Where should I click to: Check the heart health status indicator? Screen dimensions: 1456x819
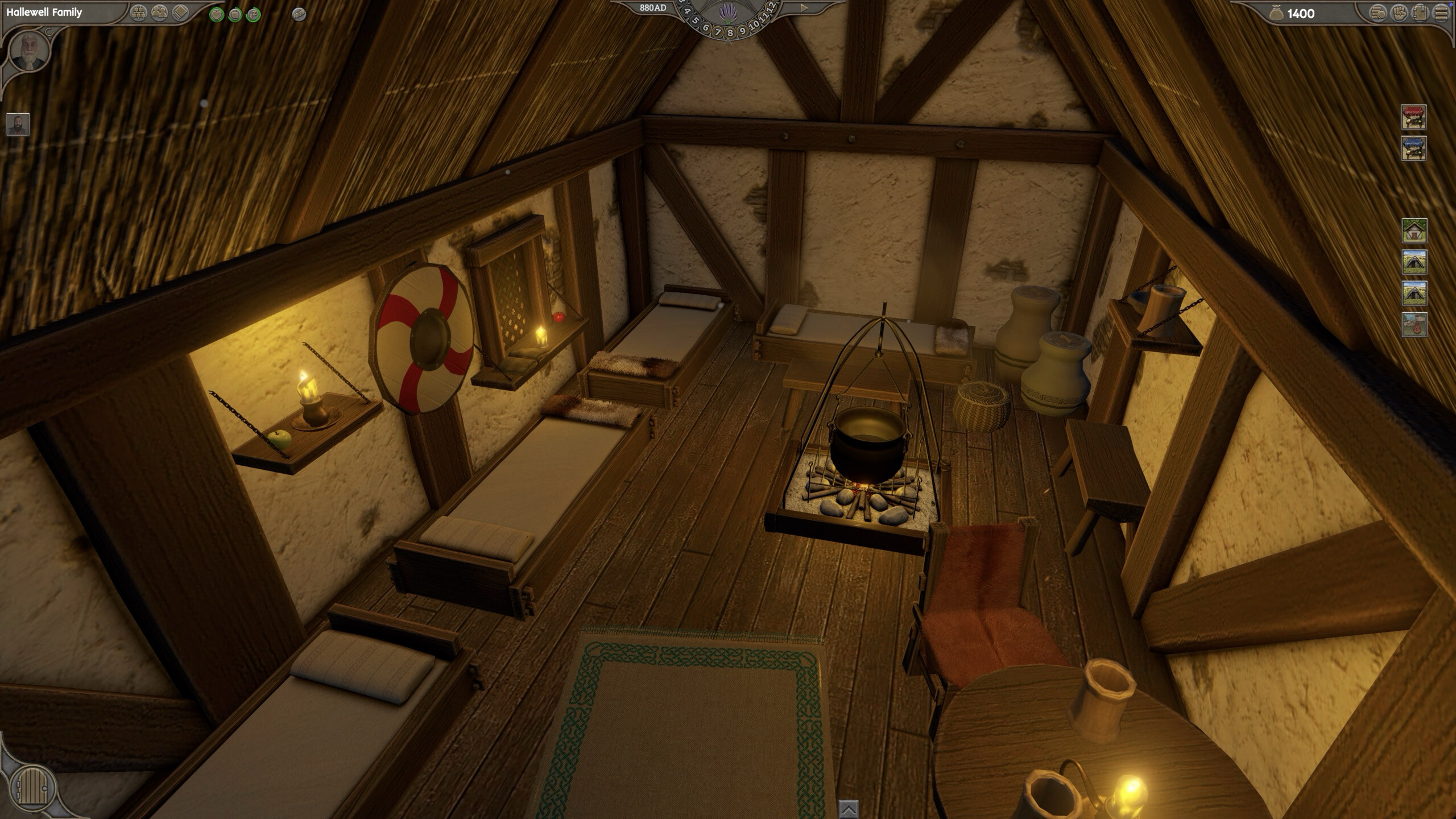coord(217,13)
